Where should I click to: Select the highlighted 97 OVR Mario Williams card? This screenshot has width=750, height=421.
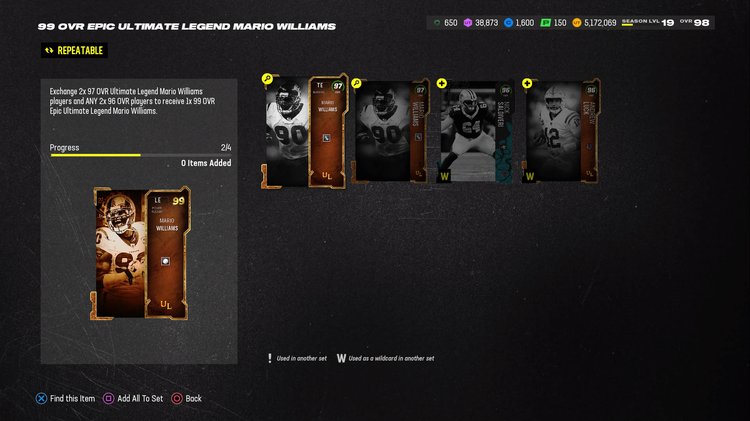click(305, 132)
